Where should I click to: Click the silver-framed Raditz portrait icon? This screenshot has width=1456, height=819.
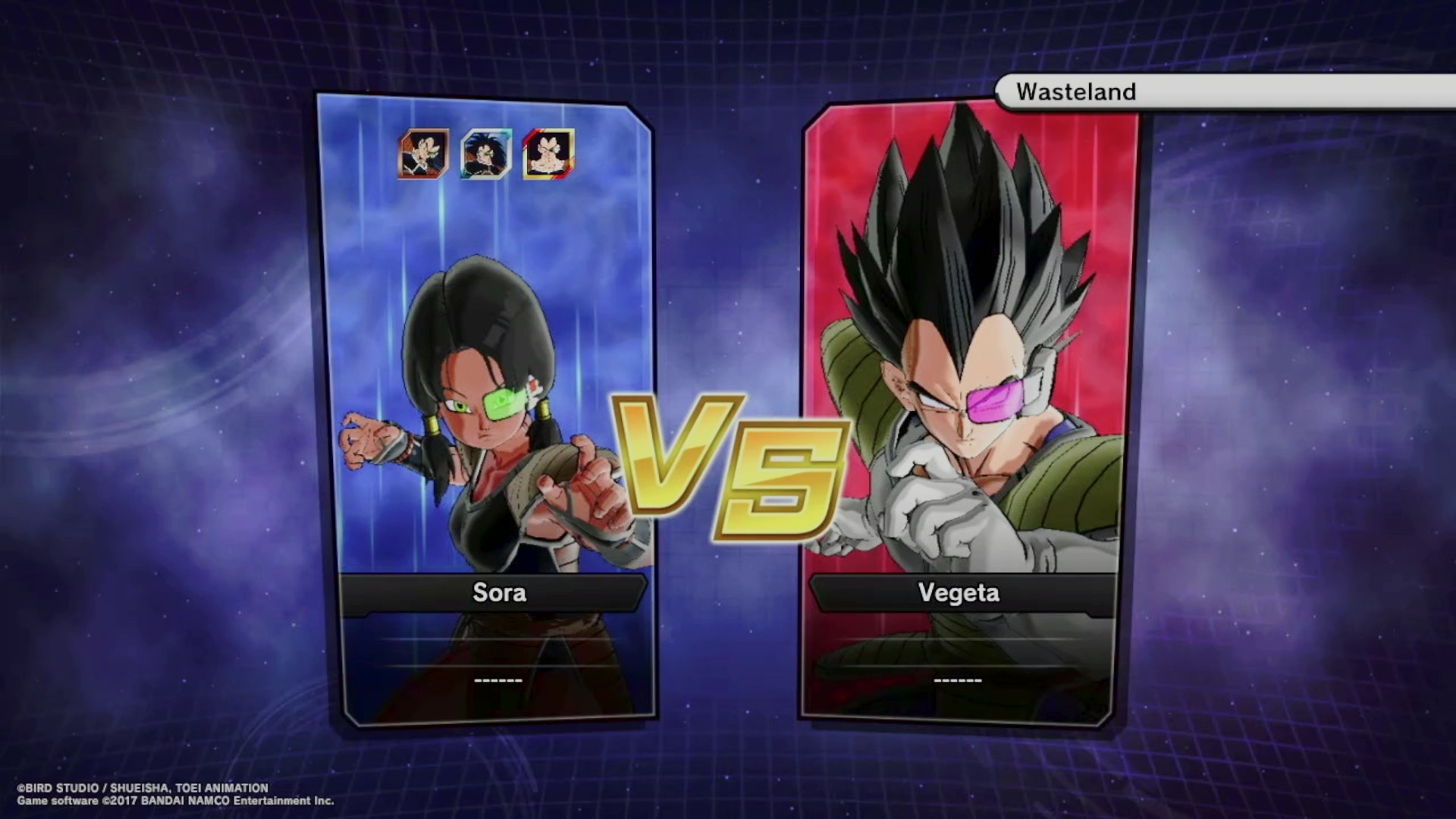coord(486,154)
